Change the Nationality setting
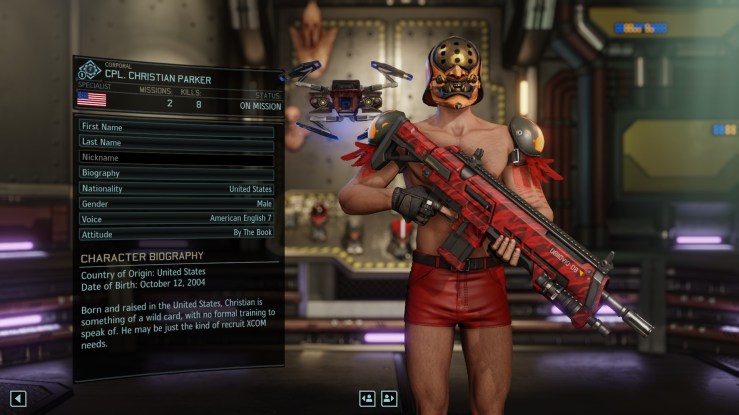The height and width of the screenshot is (415, 739). coord(176,188)
